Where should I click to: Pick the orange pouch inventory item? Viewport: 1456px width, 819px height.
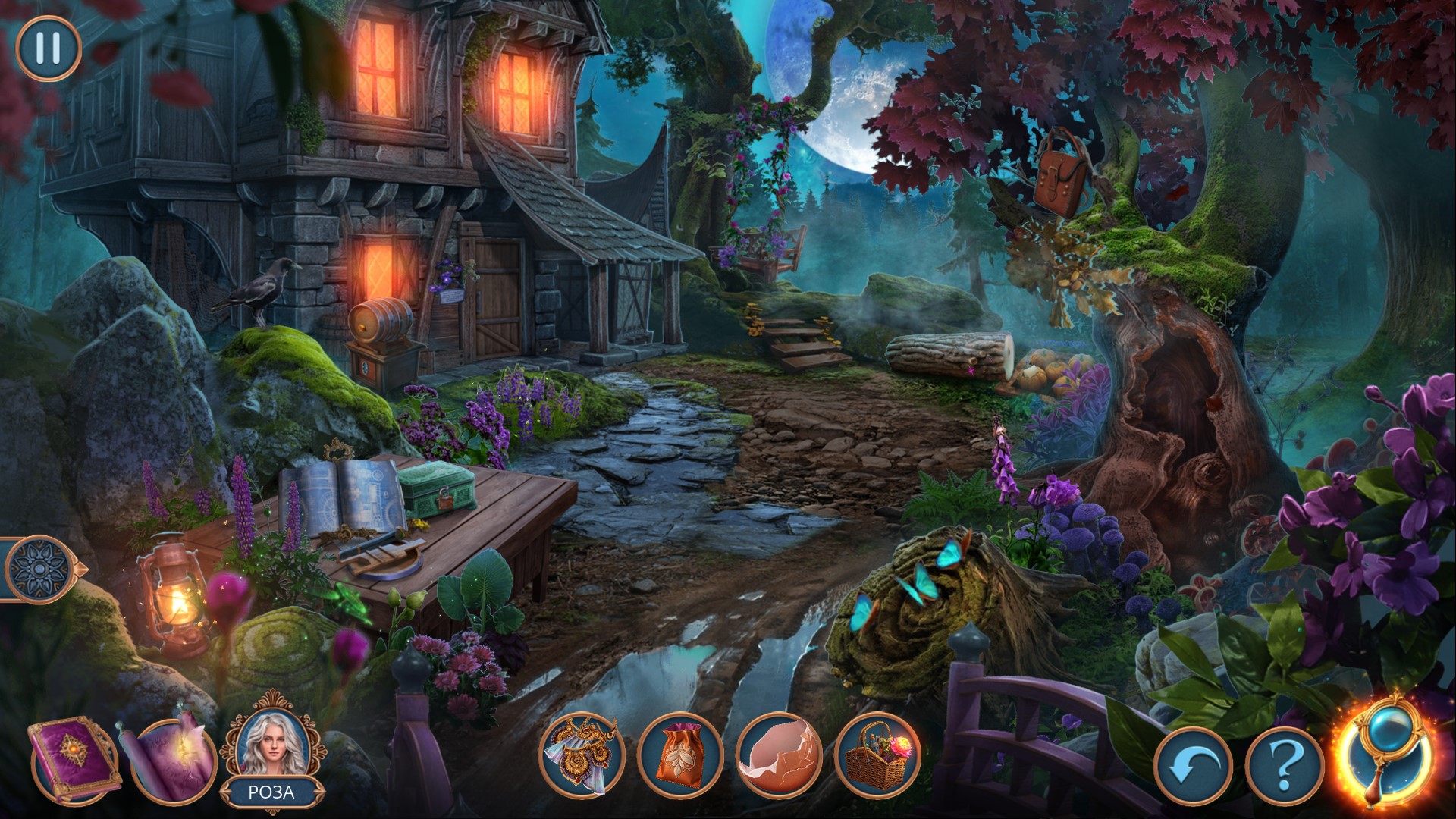point(679,755)
